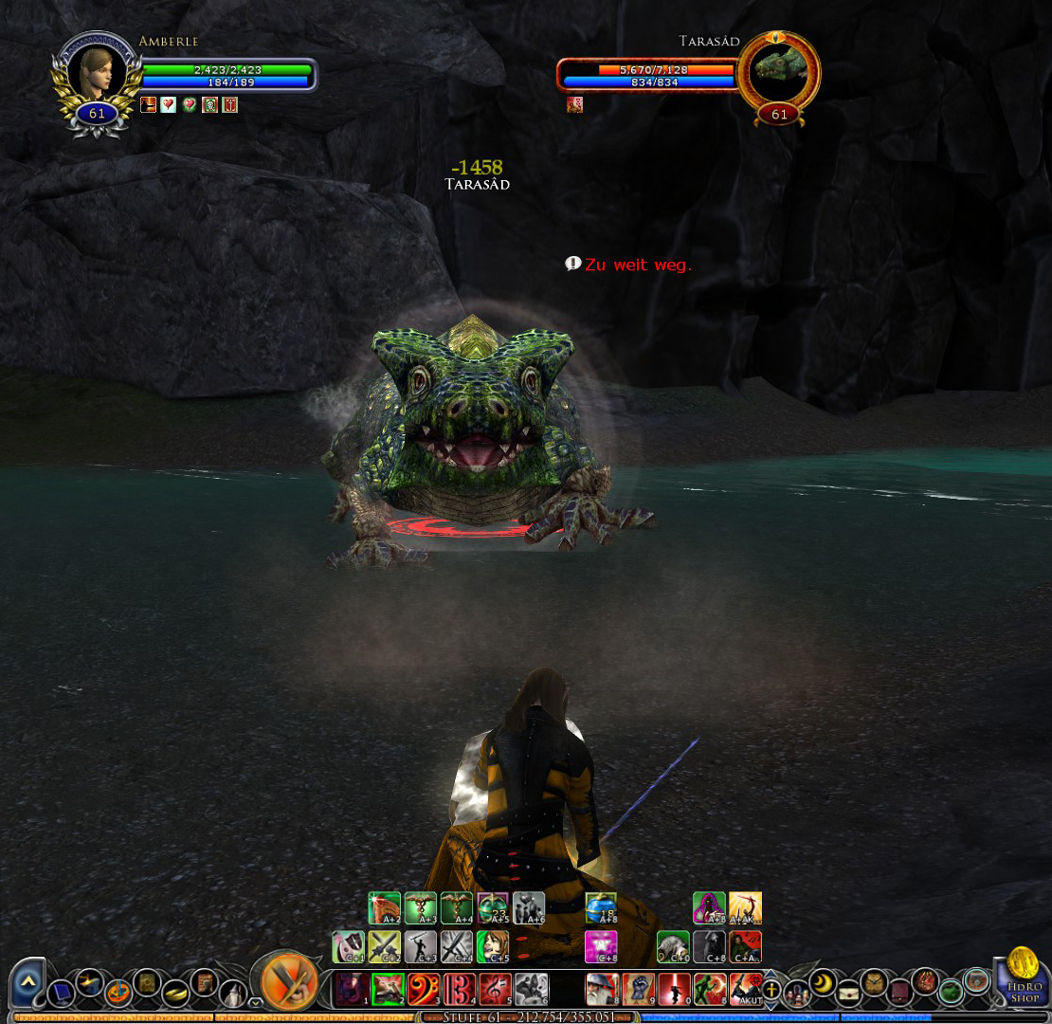Click the computer monitor menu icon
Screen dimensions: 1052x1024
click(x=62, y=993)
